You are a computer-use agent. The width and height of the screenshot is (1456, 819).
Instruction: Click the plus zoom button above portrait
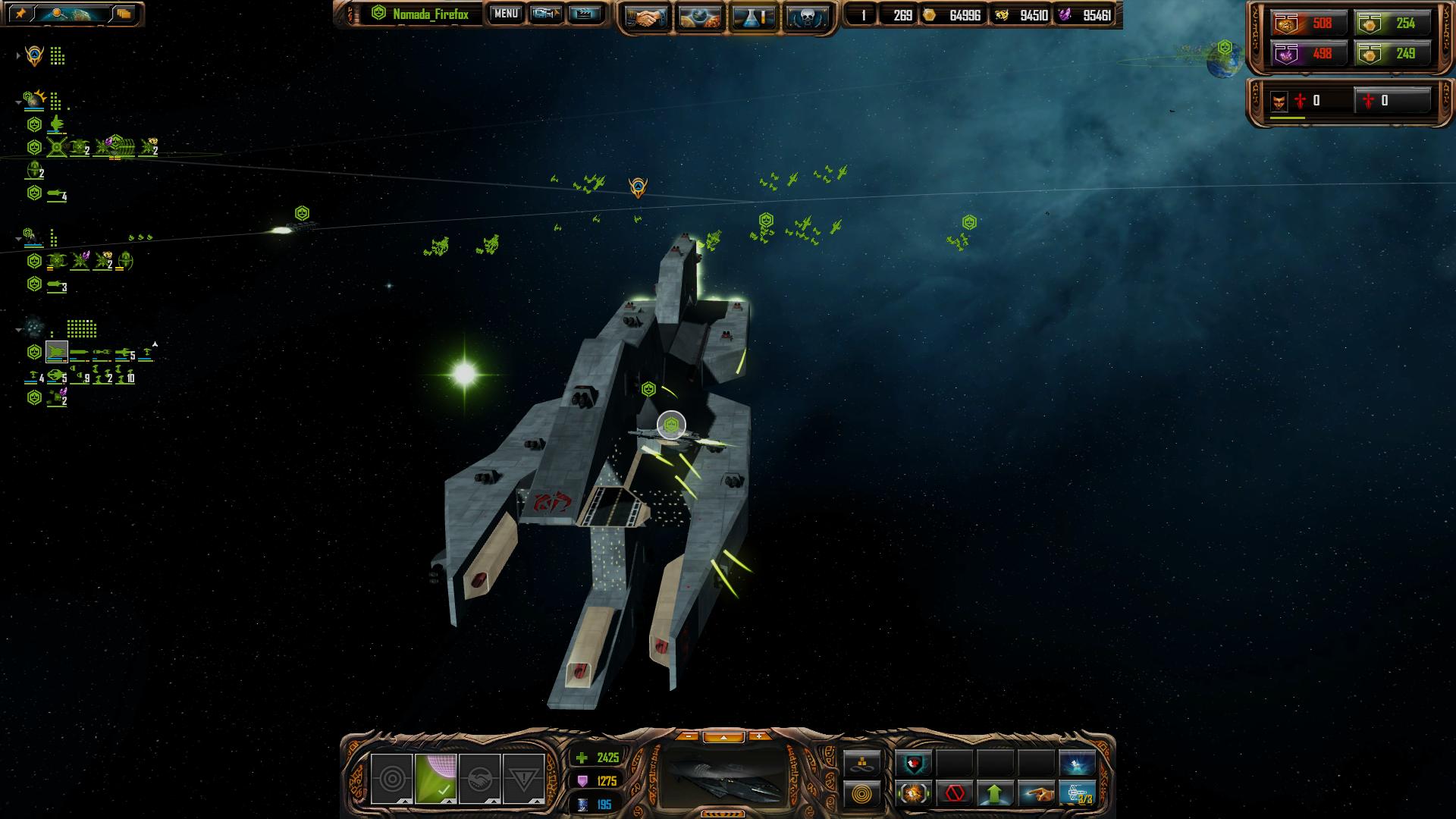click(758, 736)
